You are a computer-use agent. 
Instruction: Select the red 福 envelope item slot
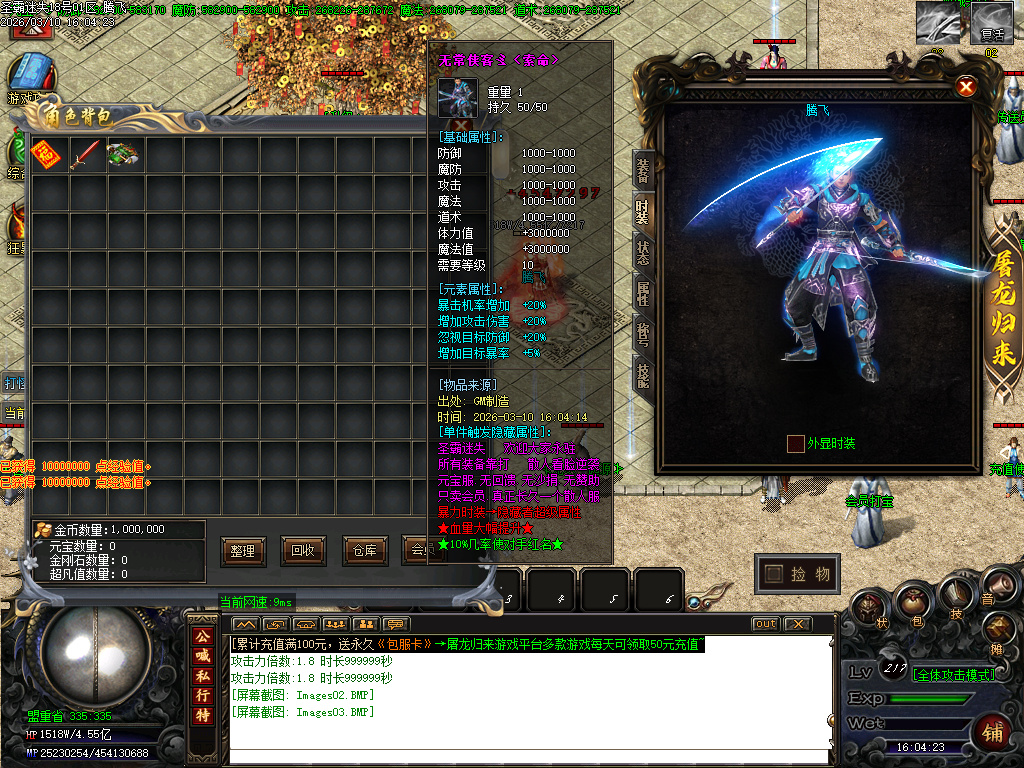point(45,154)
